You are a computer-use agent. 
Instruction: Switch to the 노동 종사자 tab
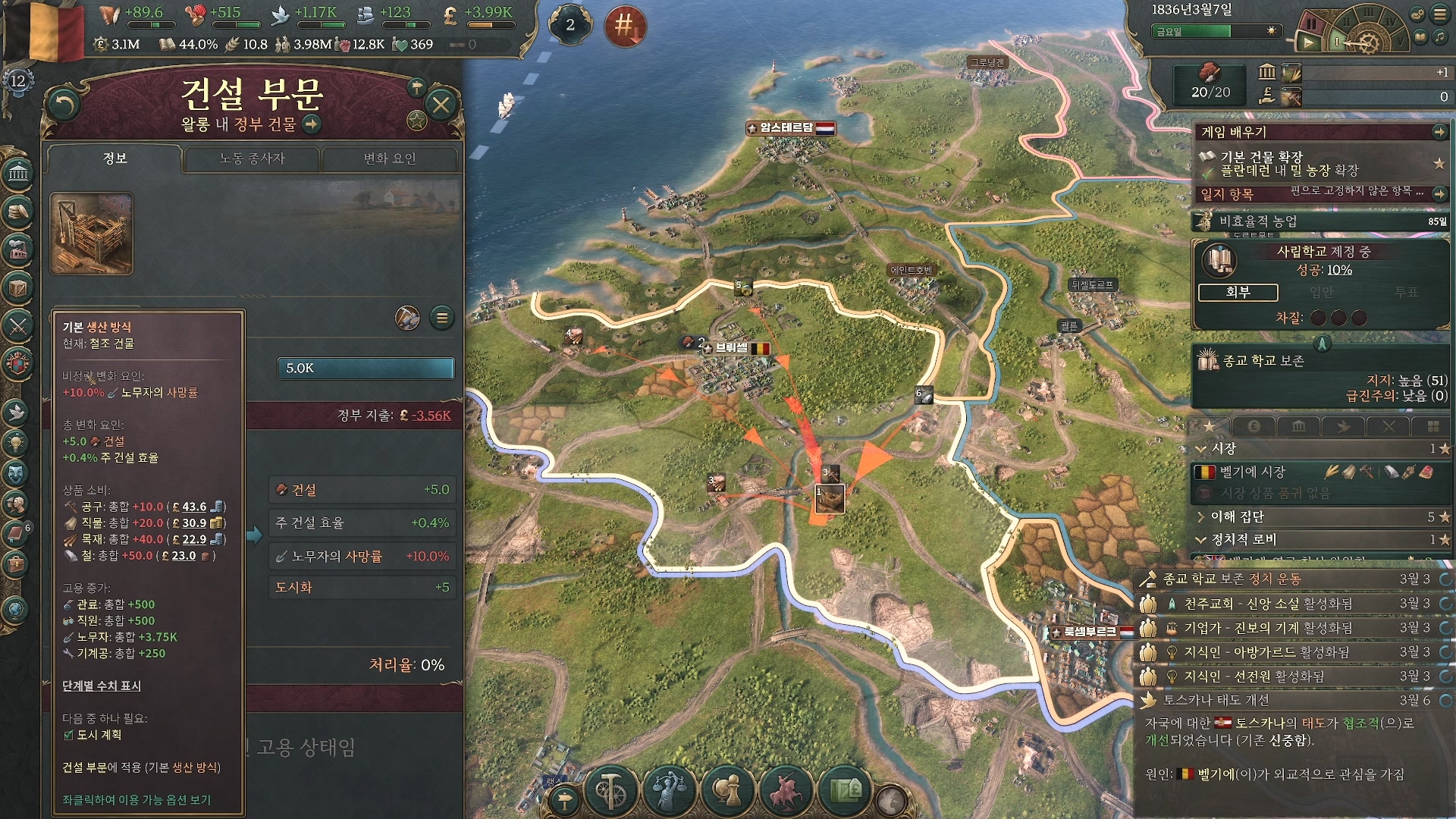pos(252,158)
